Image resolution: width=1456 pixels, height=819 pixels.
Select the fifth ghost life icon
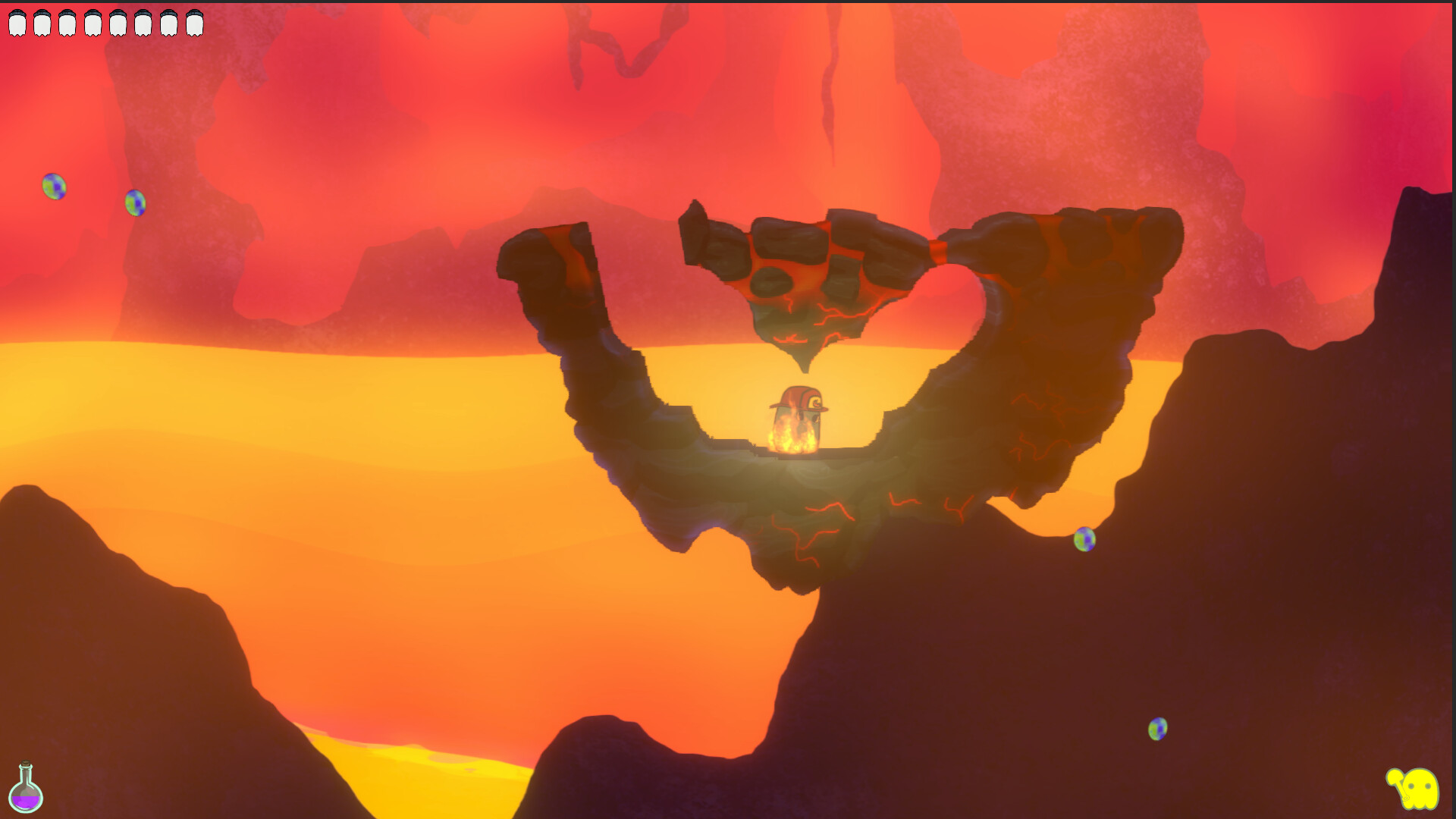point(118,21)
